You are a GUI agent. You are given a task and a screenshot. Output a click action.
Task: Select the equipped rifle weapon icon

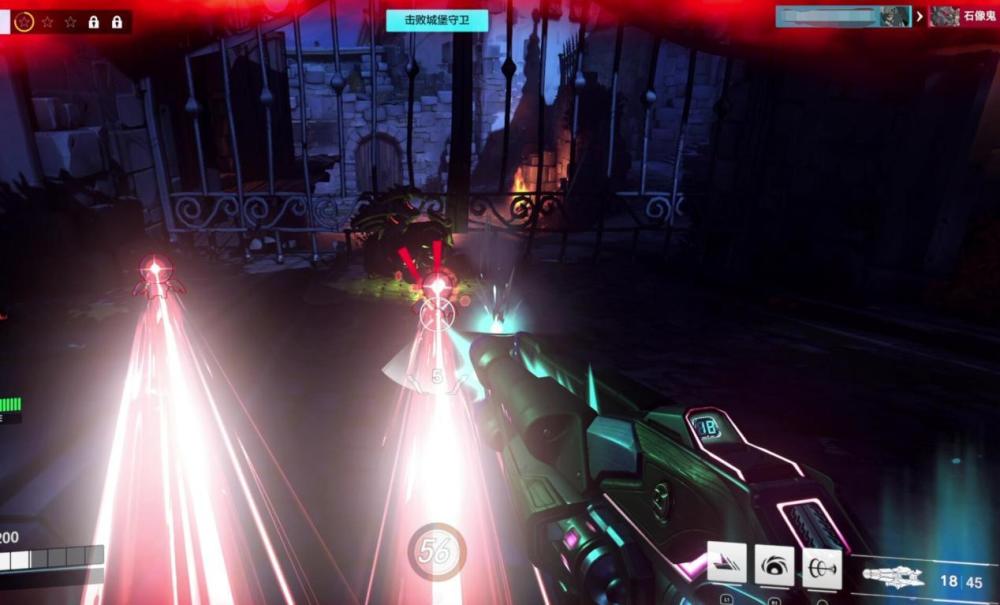tap(892, 578)
